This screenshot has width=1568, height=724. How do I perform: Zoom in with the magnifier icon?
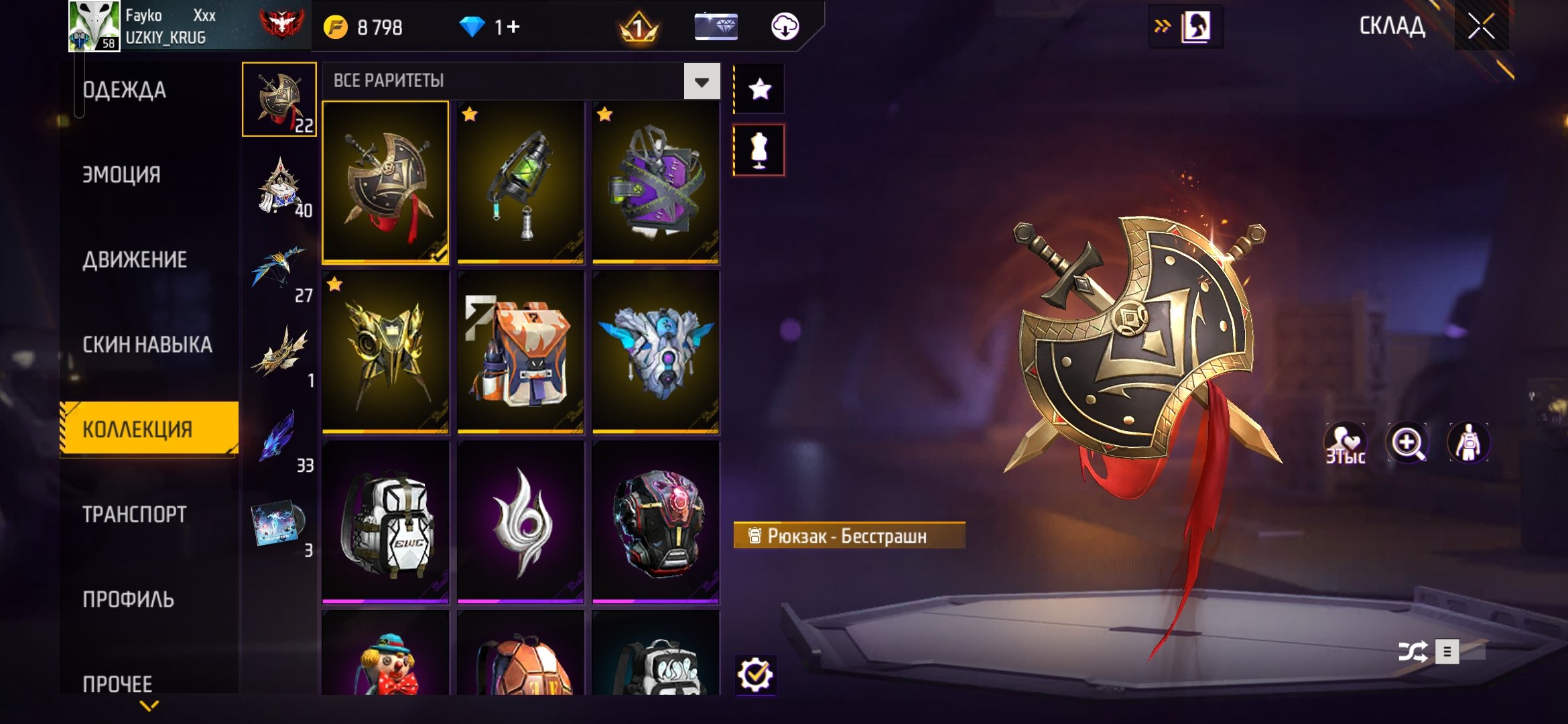(x=1407, y=443)
